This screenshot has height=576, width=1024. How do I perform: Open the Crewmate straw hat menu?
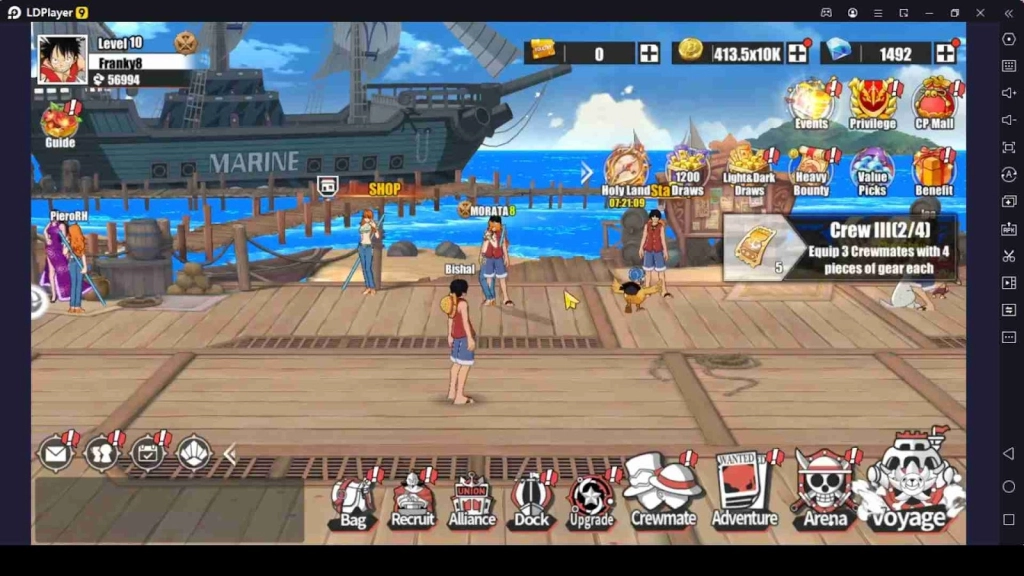pyautogui.click(x=662, y=490)
